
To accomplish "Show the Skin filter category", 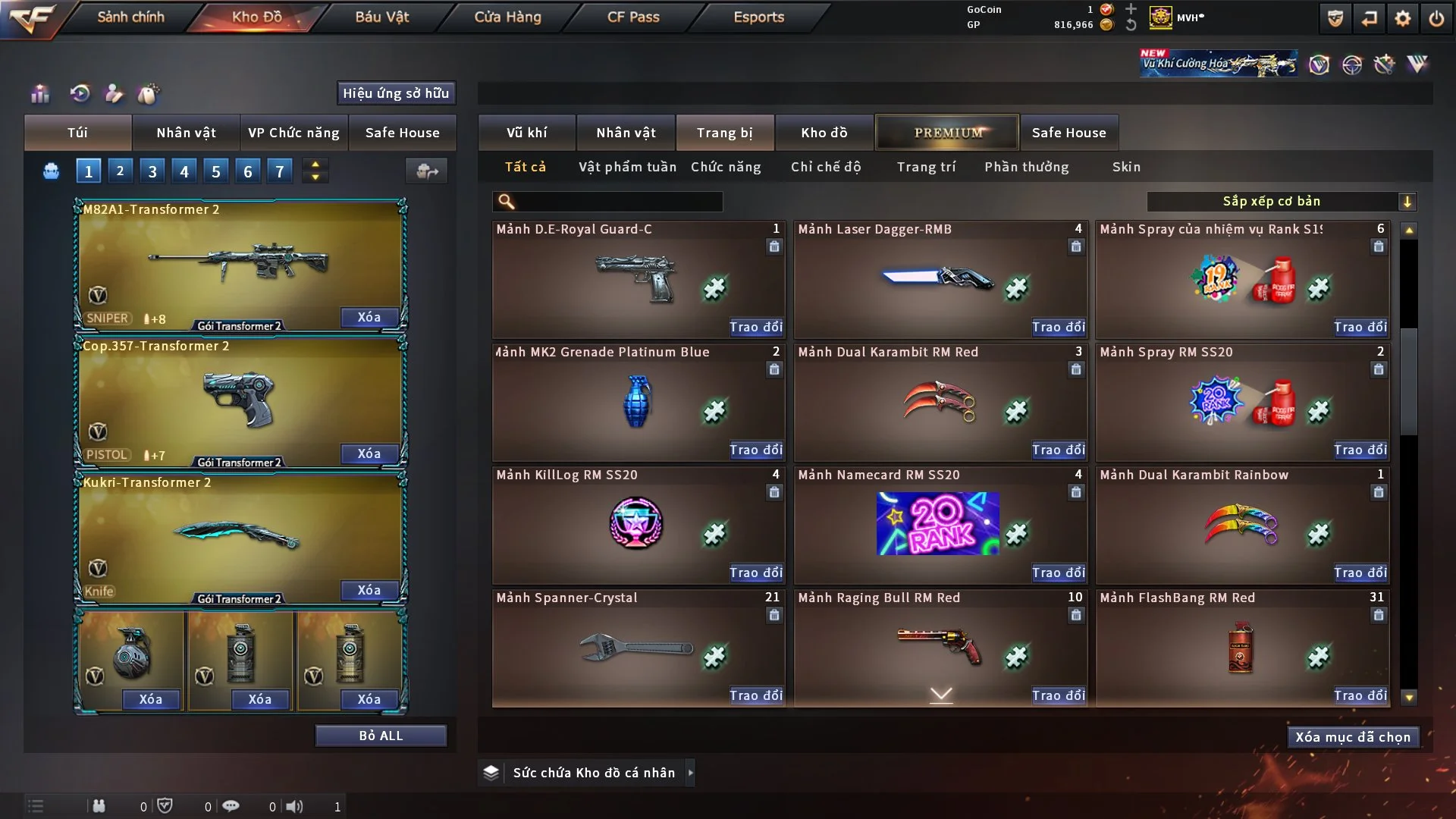I will pyautogui.click(x=1126, y=167).
